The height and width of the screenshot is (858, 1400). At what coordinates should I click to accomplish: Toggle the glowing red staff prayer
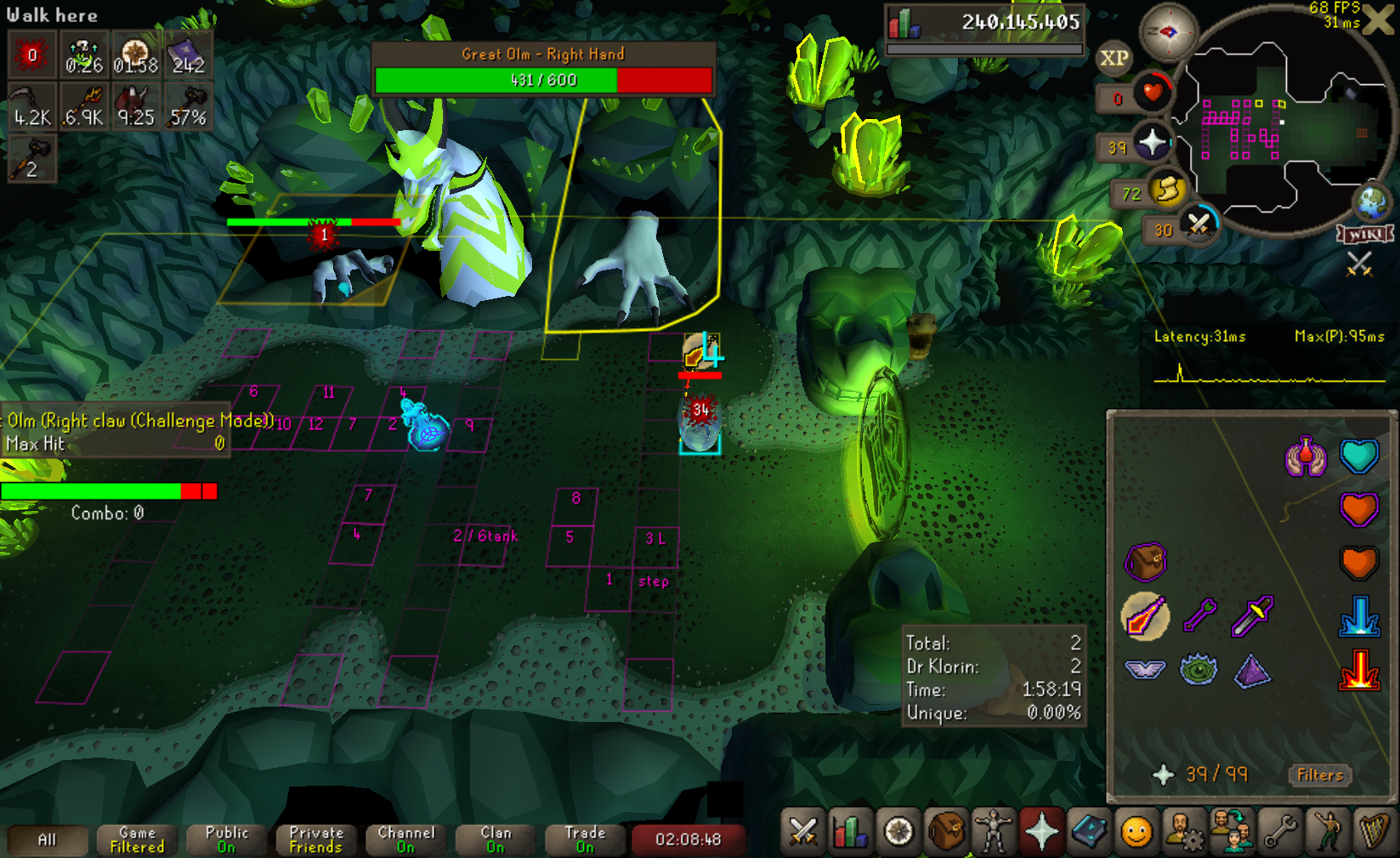[1358, 669]
